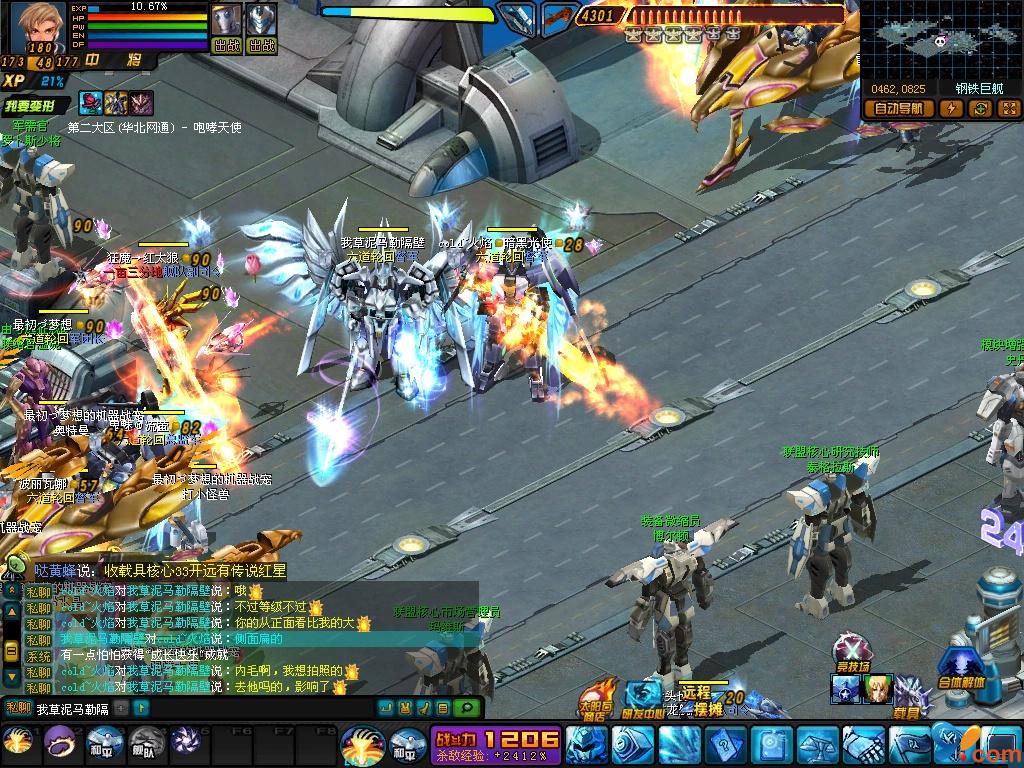Viewport: 1024px width, 768px height.
Task: Open the 竞技场 arena icon
Action: [852, 651]
